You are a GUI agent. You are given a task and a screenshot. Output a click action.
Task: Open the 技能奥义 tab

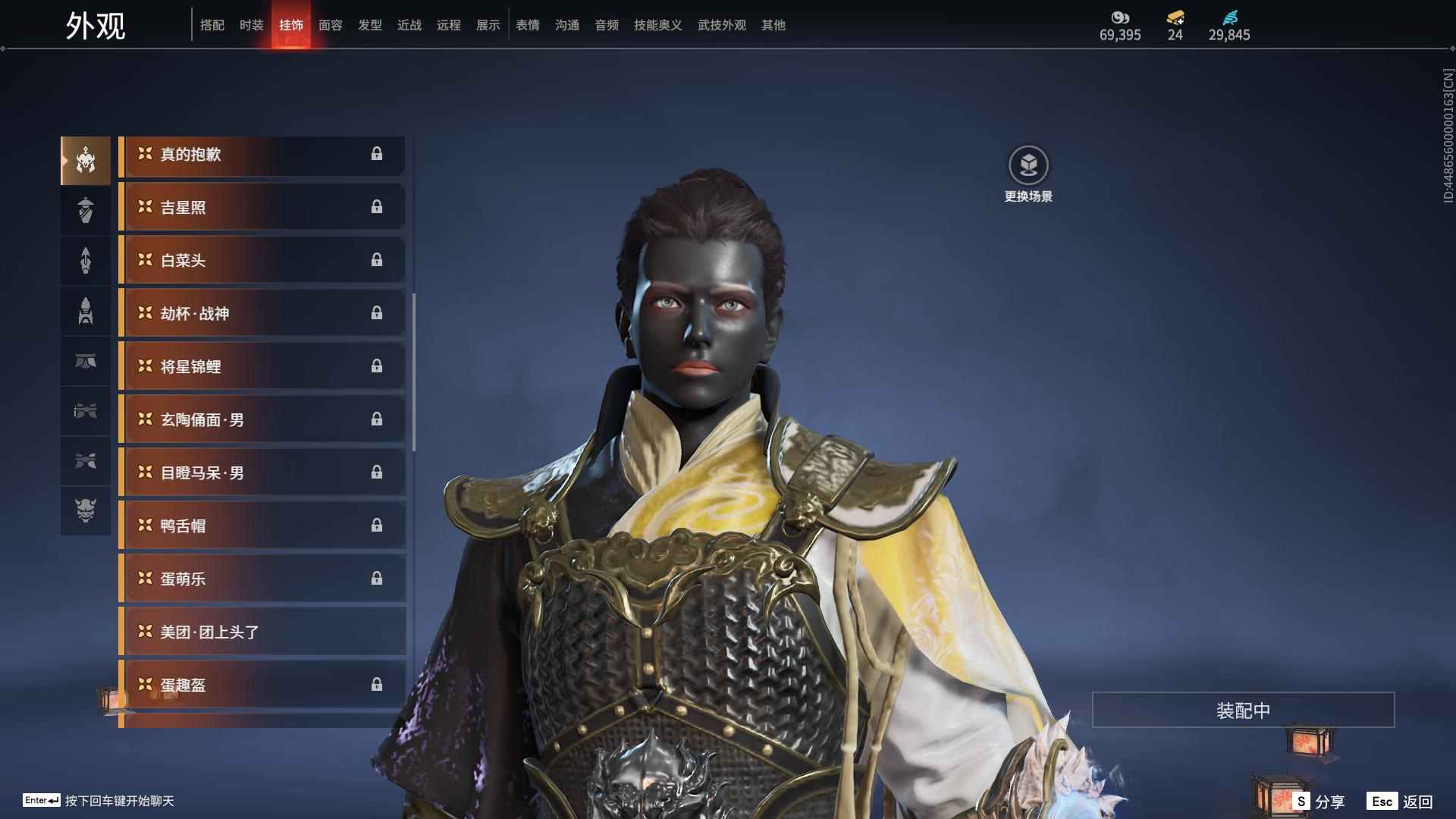tap(657, 25)
